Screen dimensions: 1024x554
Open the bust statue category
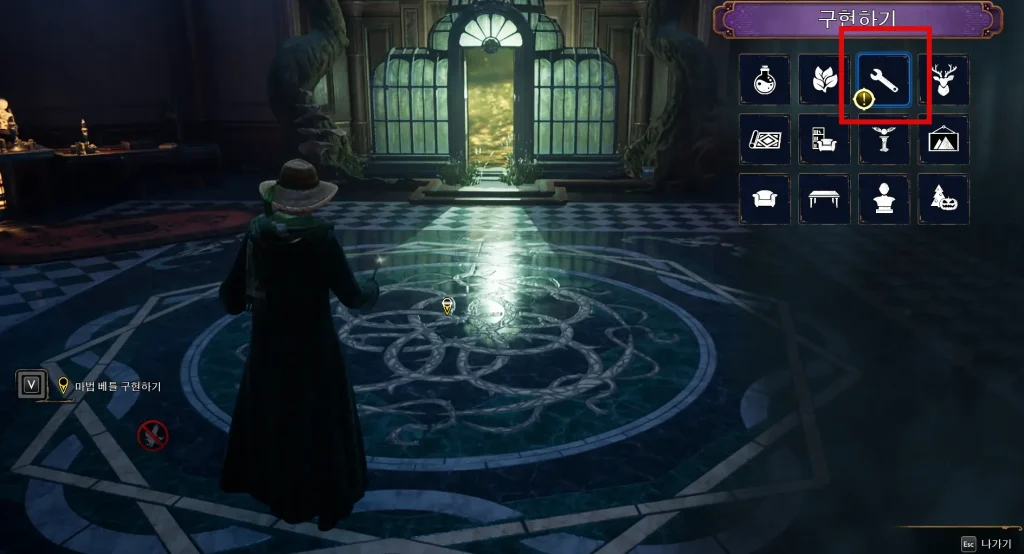coord(884,198)
